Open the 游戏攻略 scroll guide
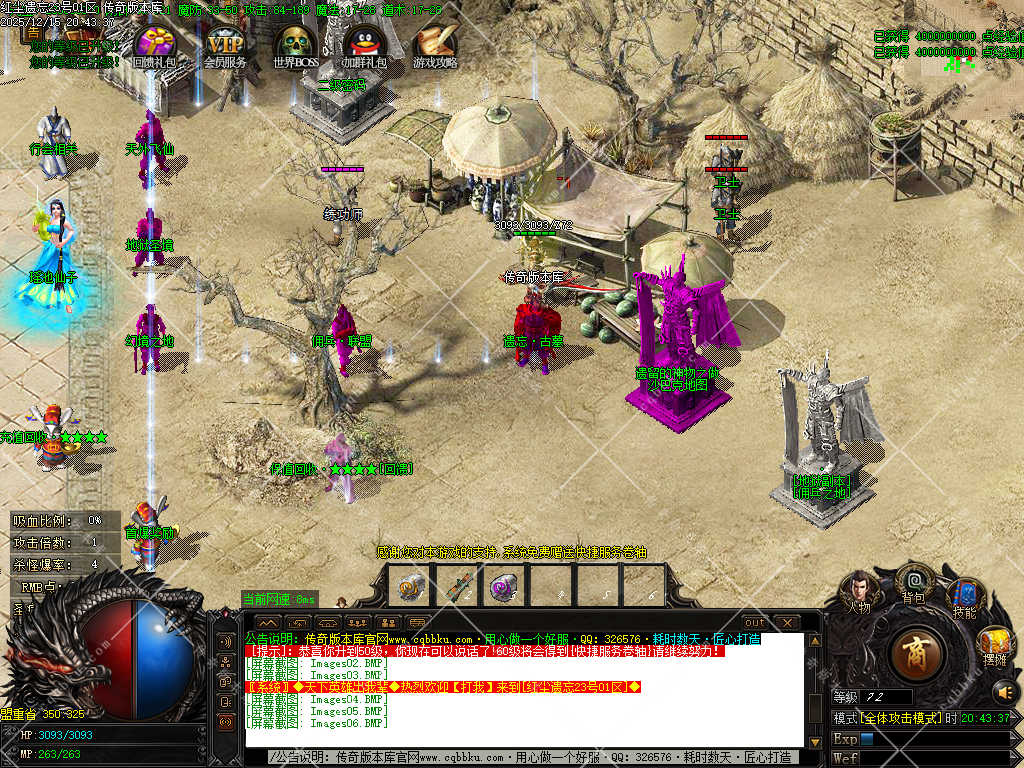 coord(436,43)
